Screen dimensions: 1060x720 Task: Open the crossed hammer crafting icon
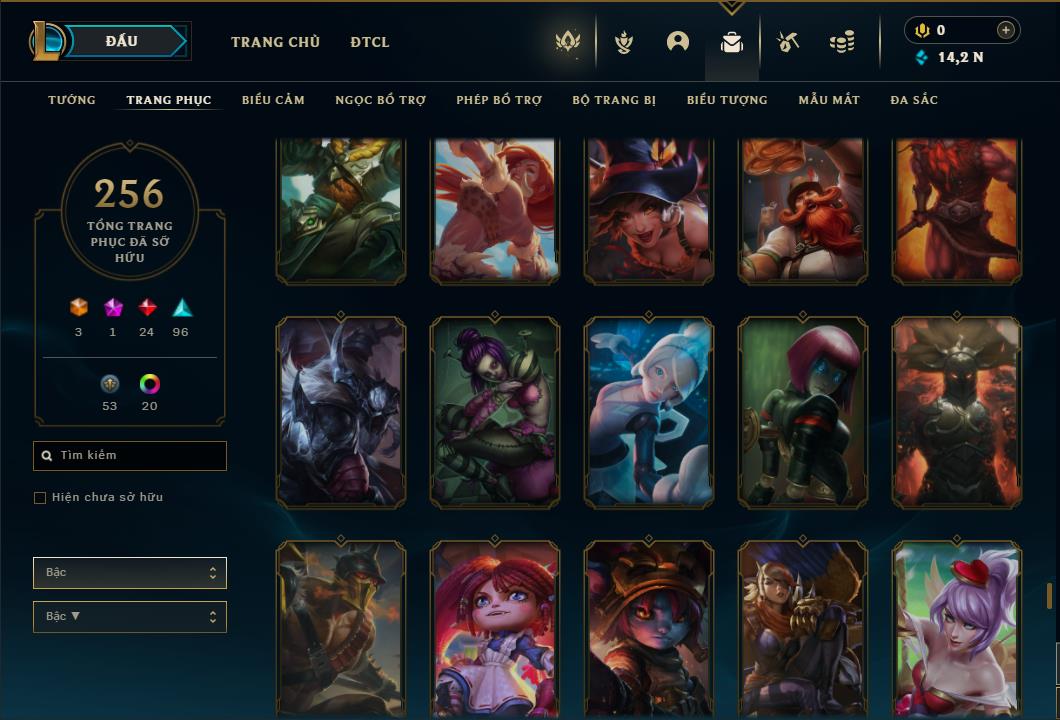pos(788,42)
